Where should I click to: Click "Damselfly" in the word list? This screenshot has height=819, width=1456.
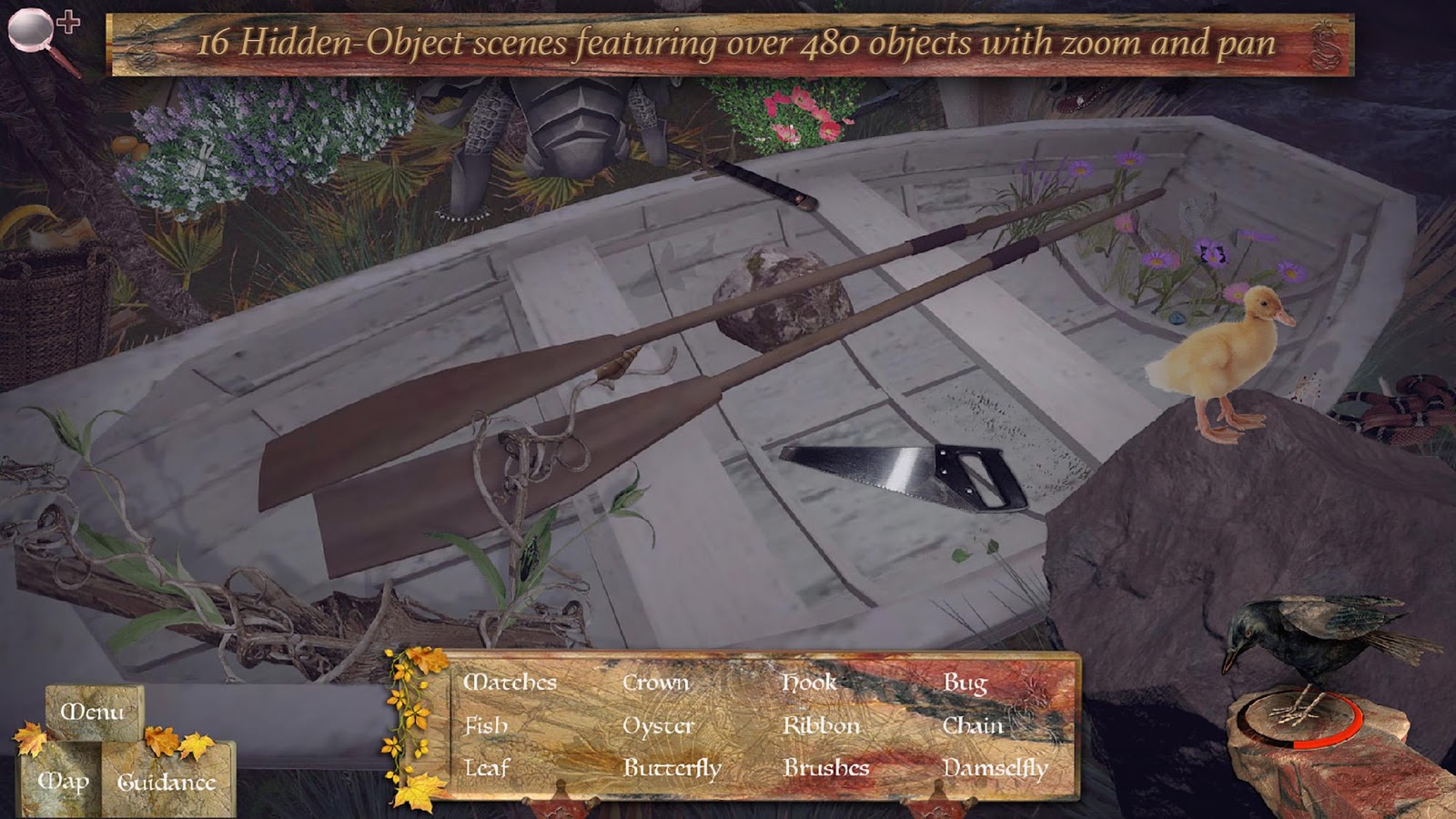(x=995, y=767)
